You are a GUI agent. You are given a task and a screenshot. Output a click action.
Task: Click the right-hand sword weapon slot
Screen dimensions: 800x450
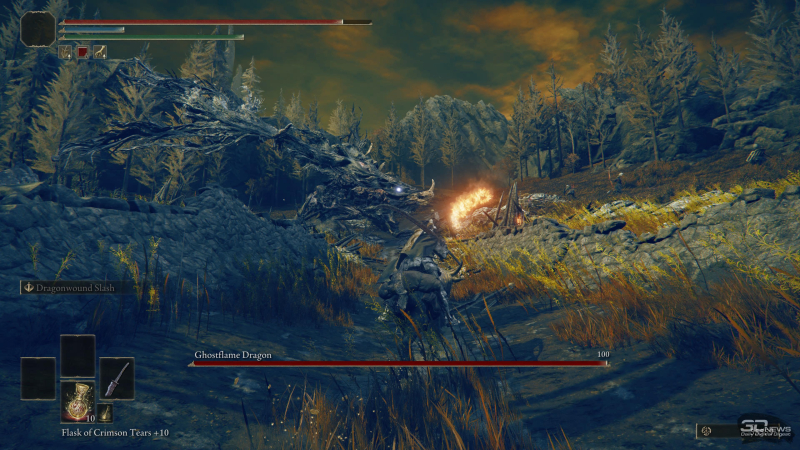(116, 378)
